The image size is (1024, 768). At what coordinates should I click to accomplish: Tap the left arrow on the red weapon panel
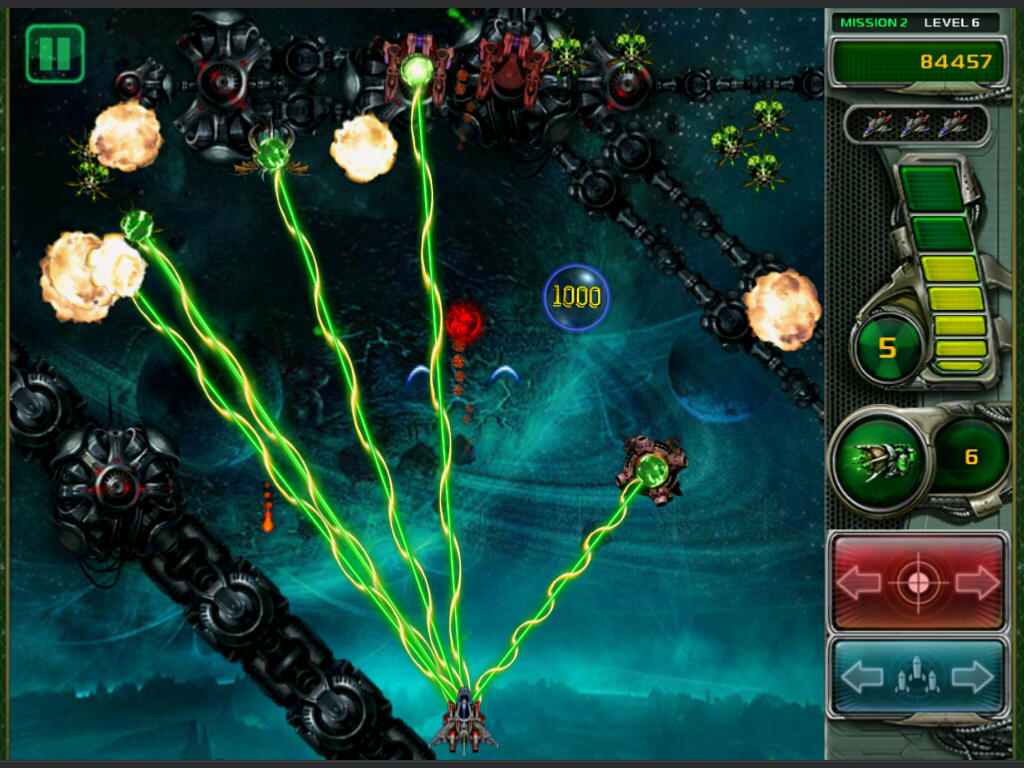(x=859, y=582)
